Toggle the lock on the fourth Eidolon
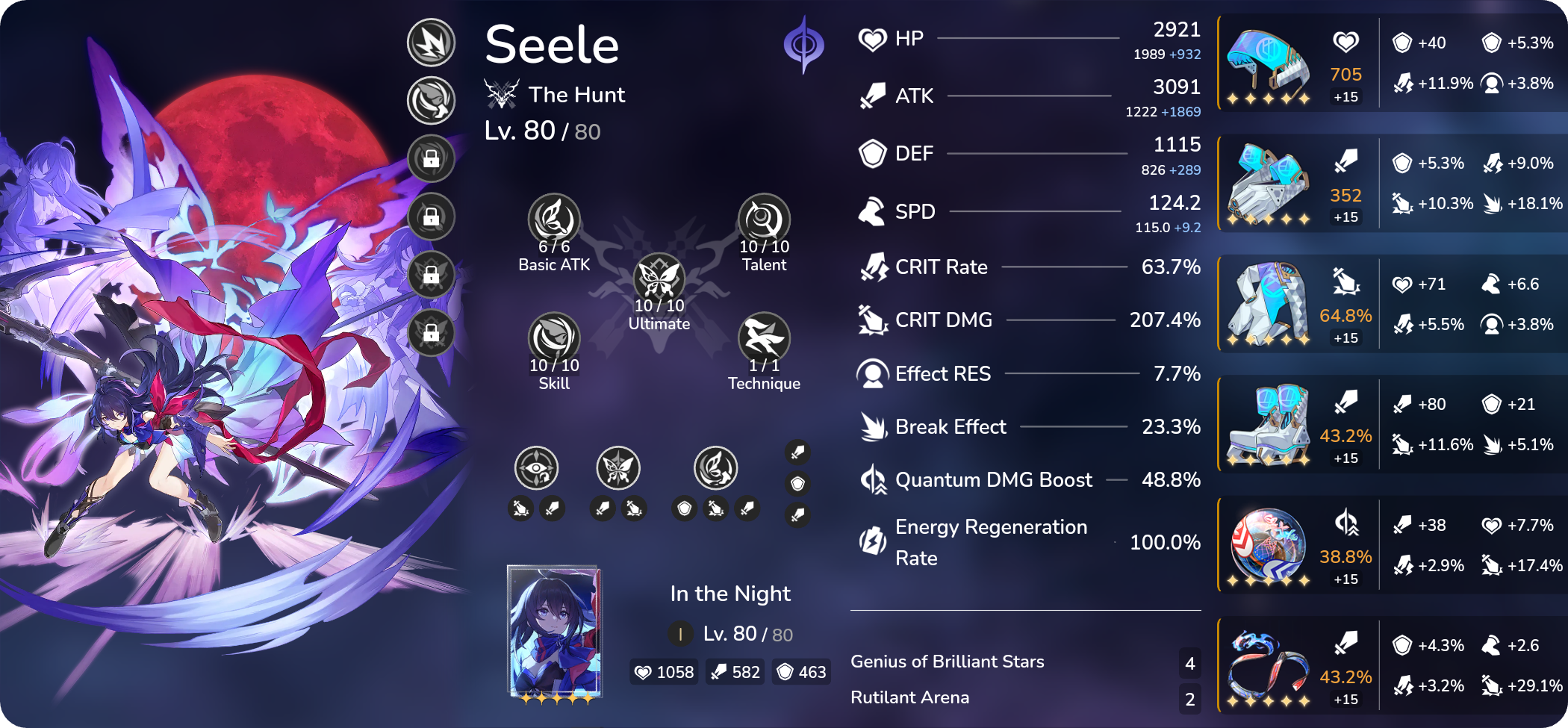1568x728 pixels. pyautogui.click(x=430, y=217)
